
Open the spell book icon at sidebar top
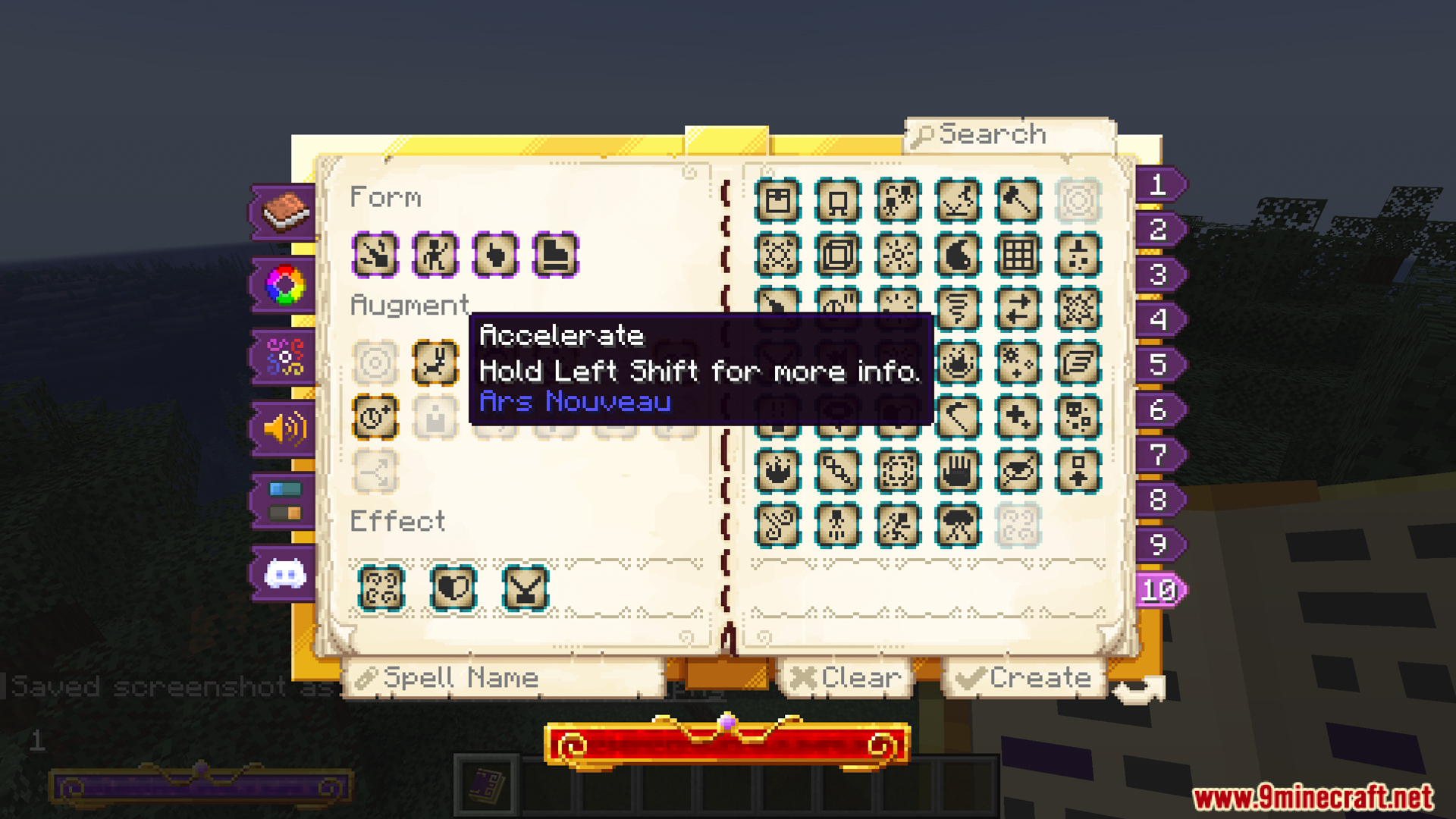point(283,212)
